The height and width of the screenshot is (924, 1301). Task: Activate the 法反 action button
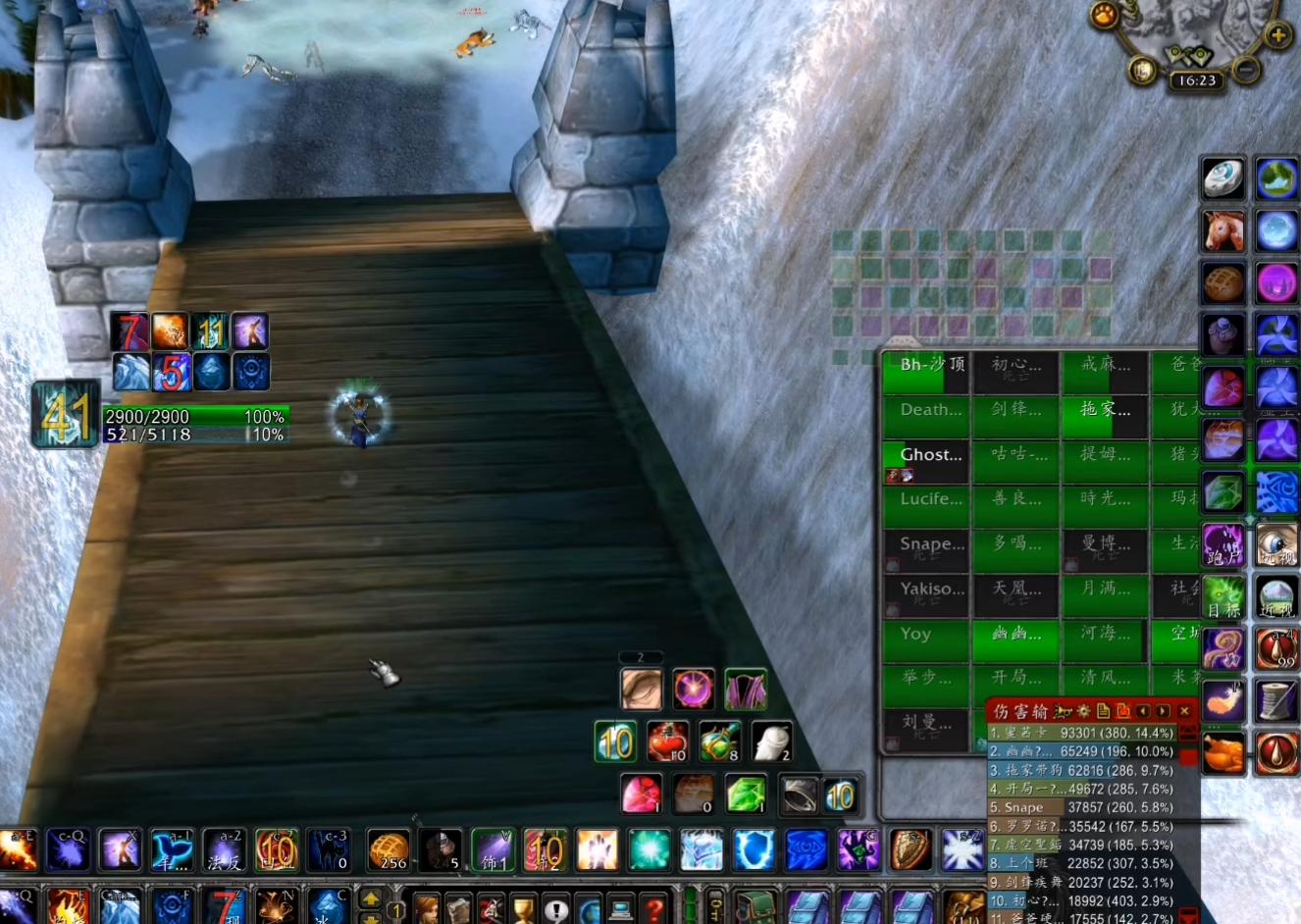pyautogui.click(x=224, y=849)
